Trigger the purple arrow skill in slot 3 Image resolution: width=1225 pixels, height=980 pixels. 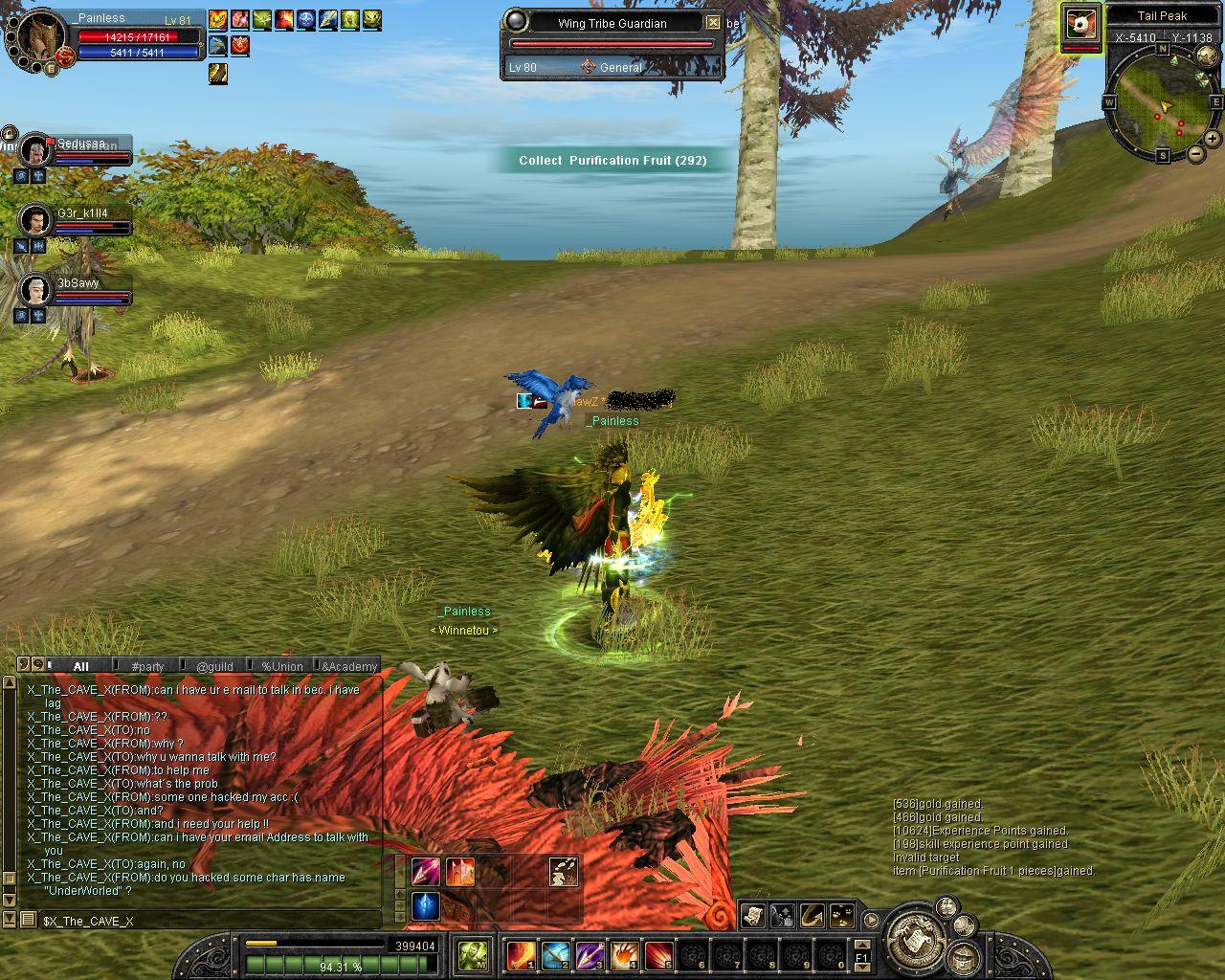(590, 955)
